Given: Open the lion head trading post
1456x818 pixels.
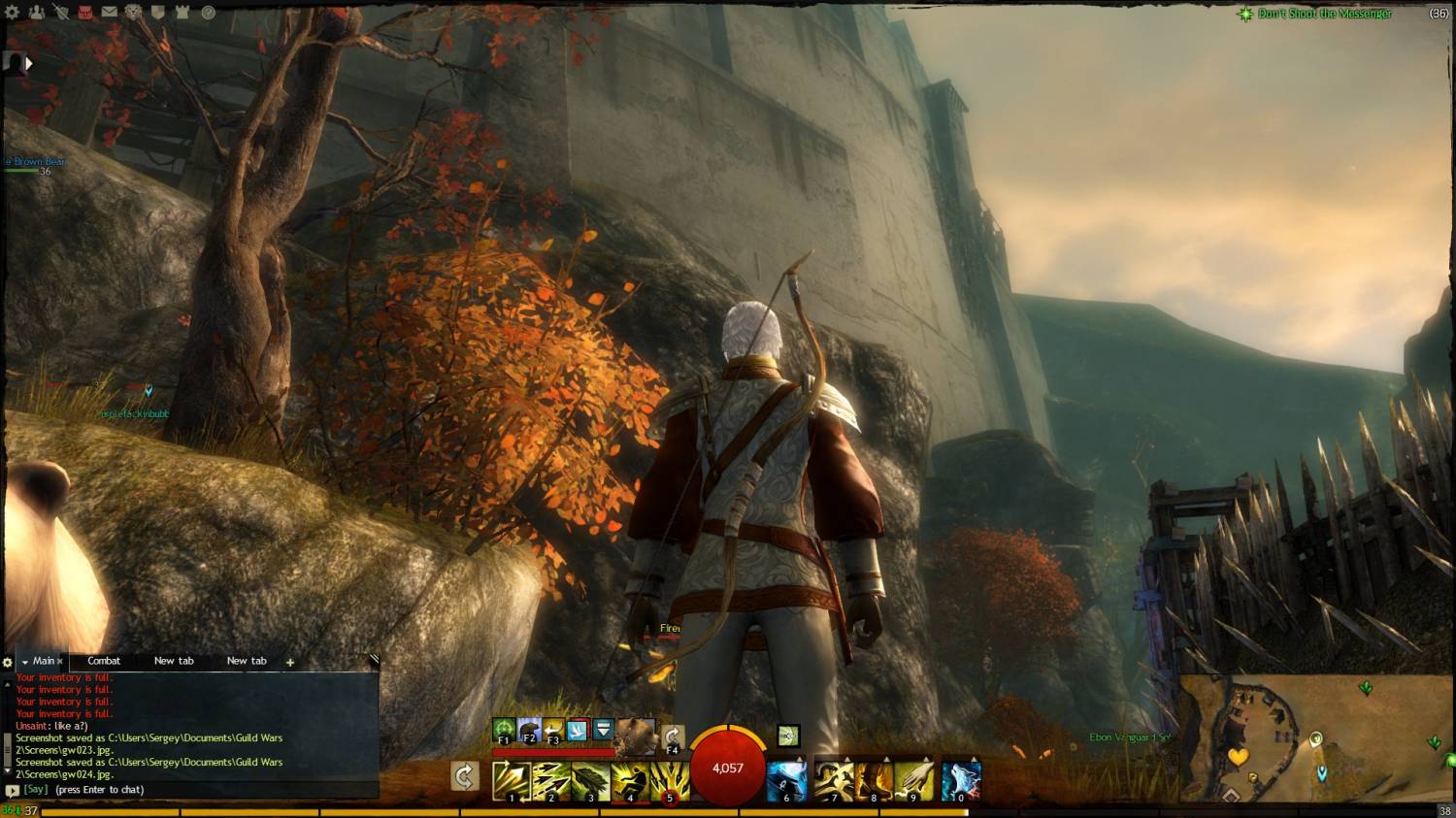Looking at the screenshot, I should tap(133, 13).
